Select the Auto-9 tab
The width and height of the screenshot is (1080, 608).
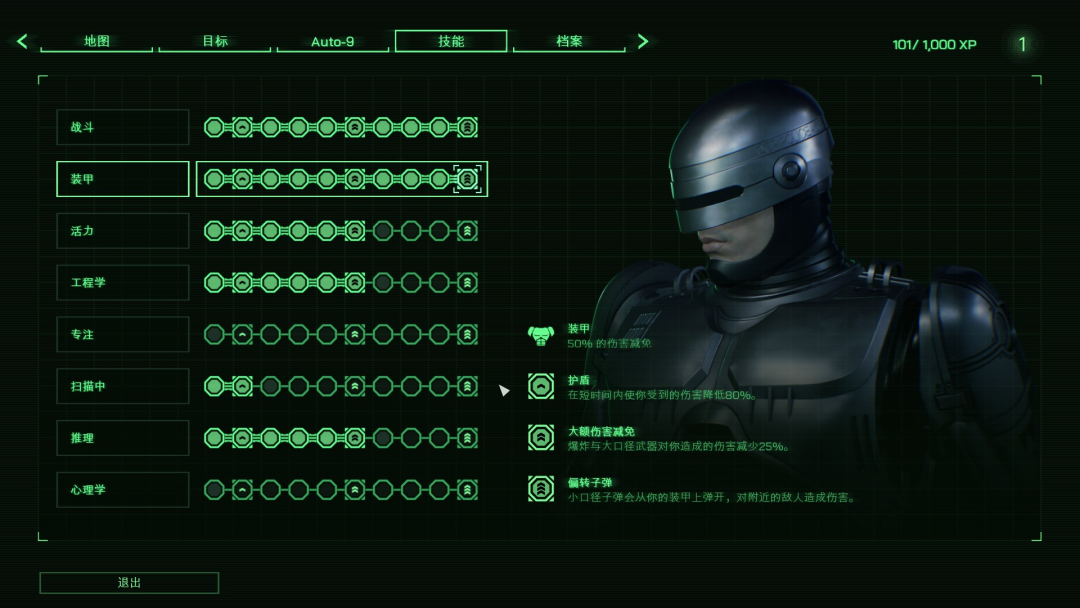(x=333, y=42)
